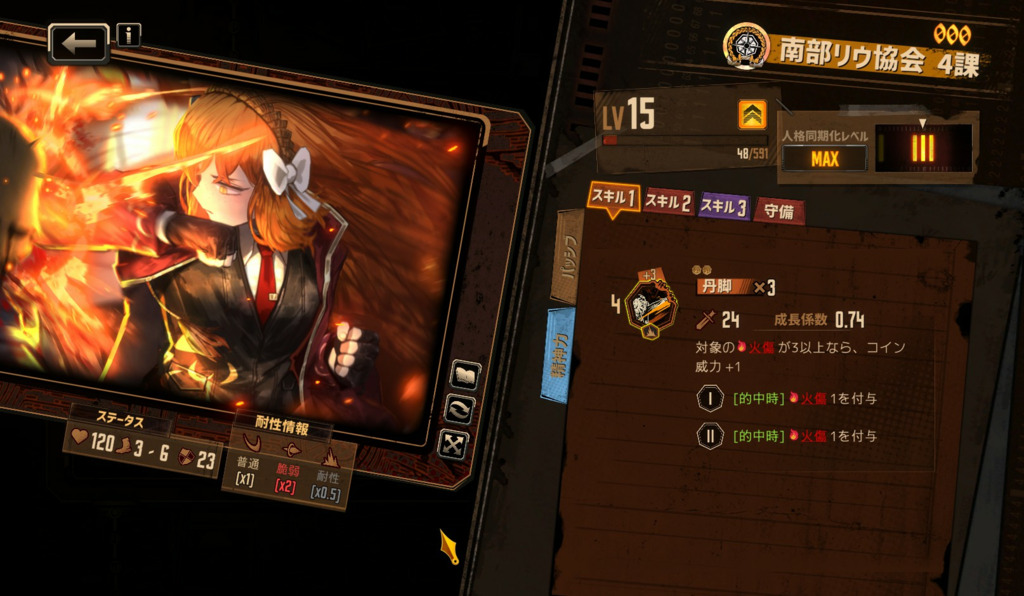Click the swap arrows icon beside the portrait
Viewport: 1024px width, 596px height.
460,408
